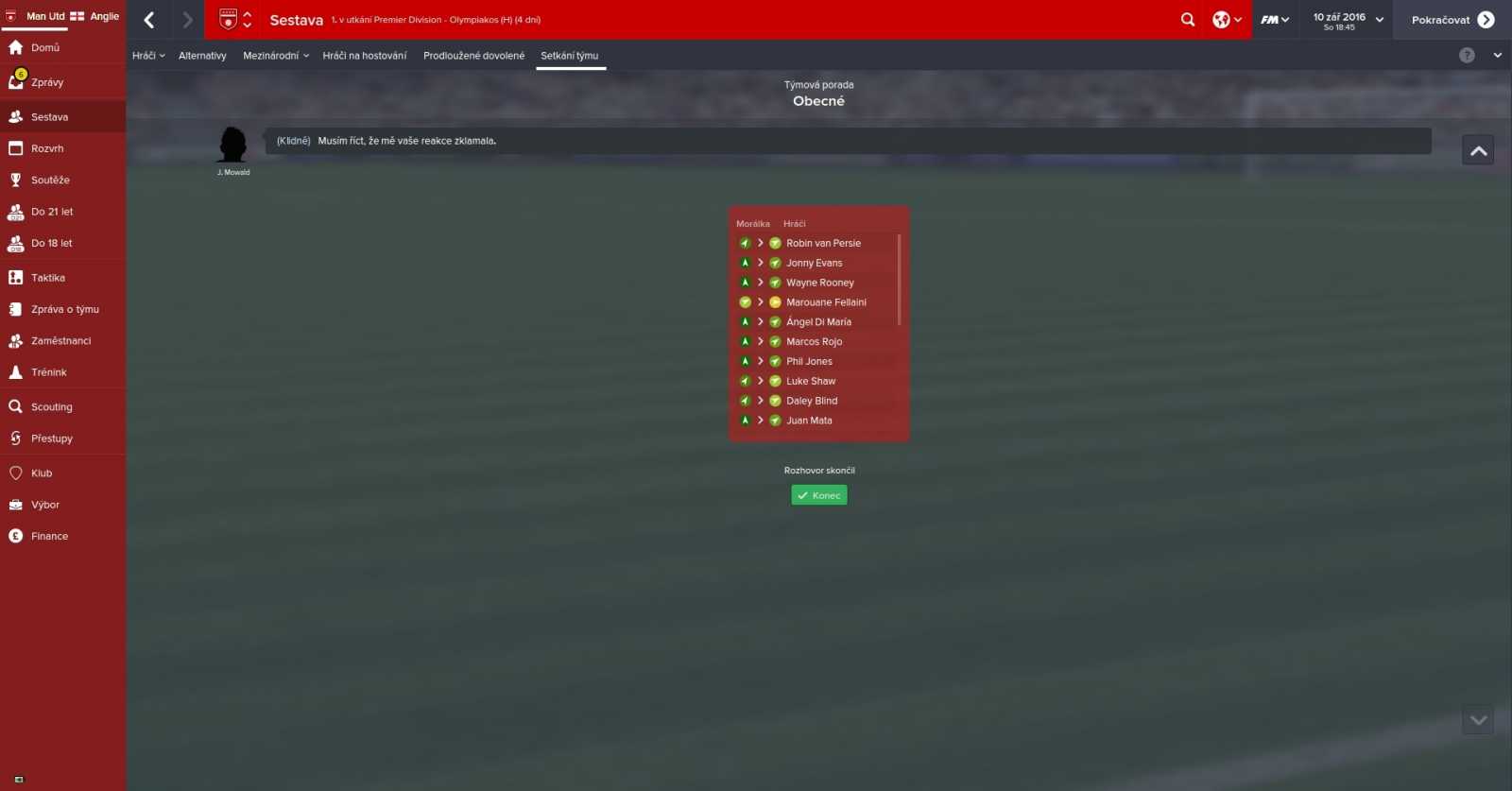Image resolution: width=1512 pixels, height=791 pixels.
Task: Open the Taktika section in the sidebar
Action: pyautogui.click(x=49, y=277)
